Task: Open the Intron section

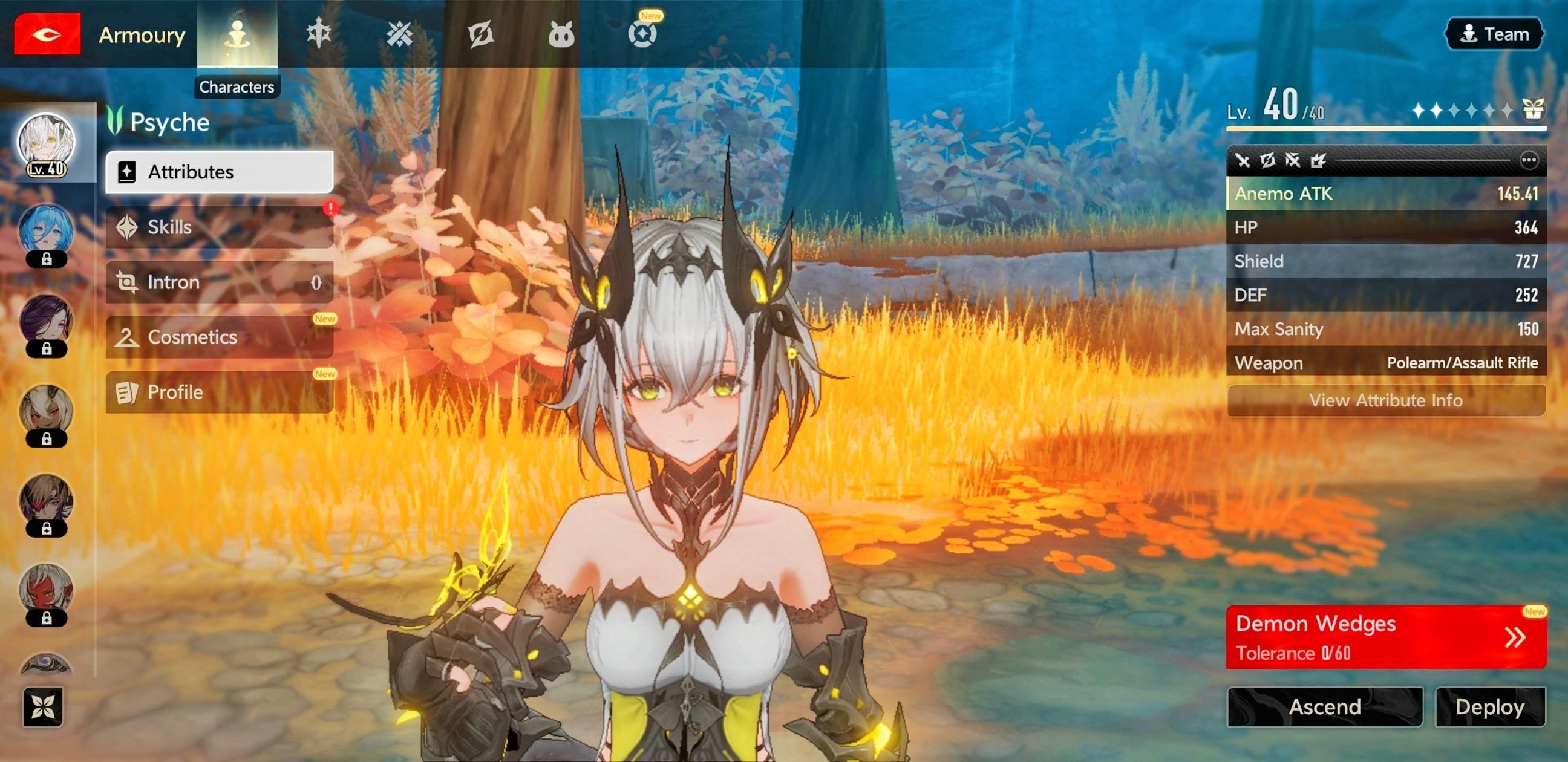Action: pyautogui.click(x=219, y=282)
